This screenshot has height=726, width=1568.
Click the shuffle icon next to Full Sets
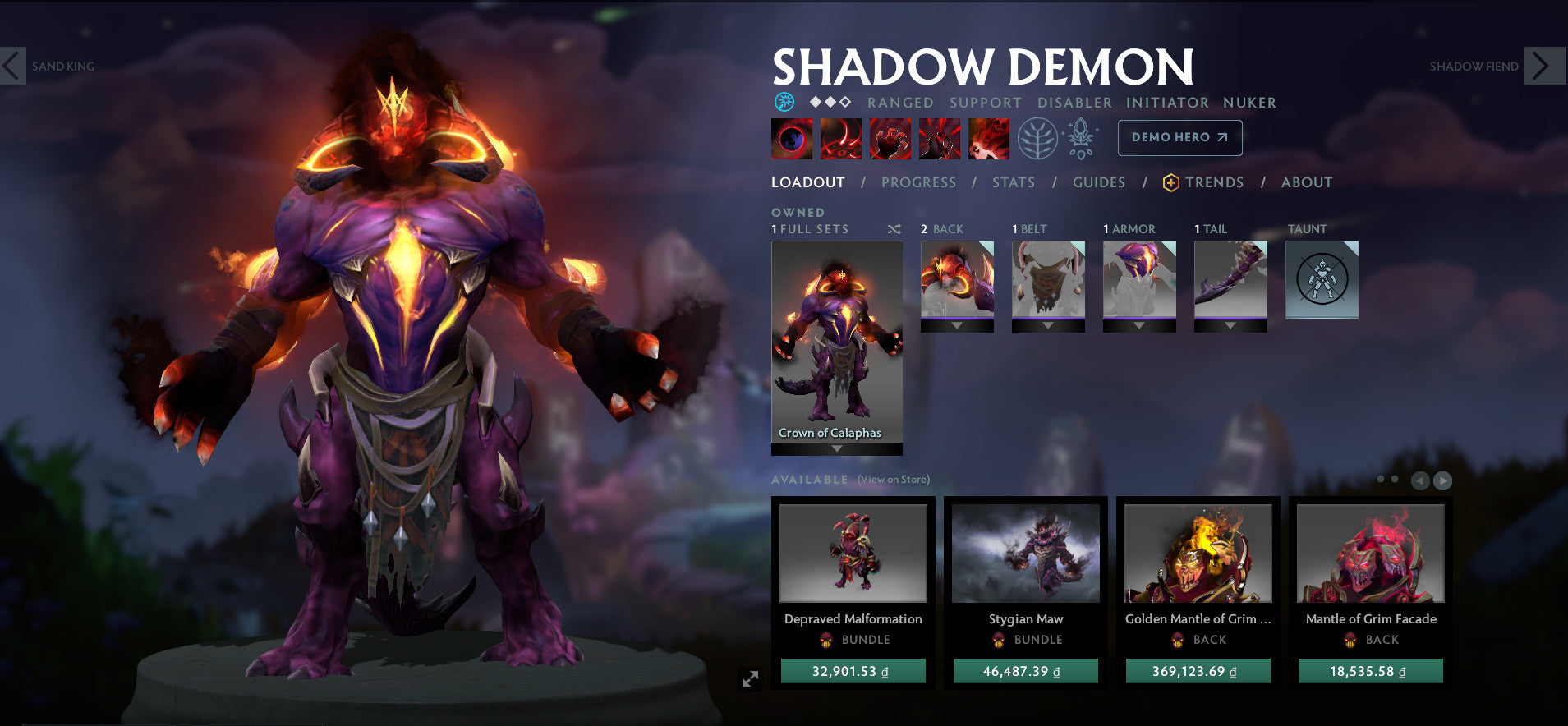coord(895,230)
